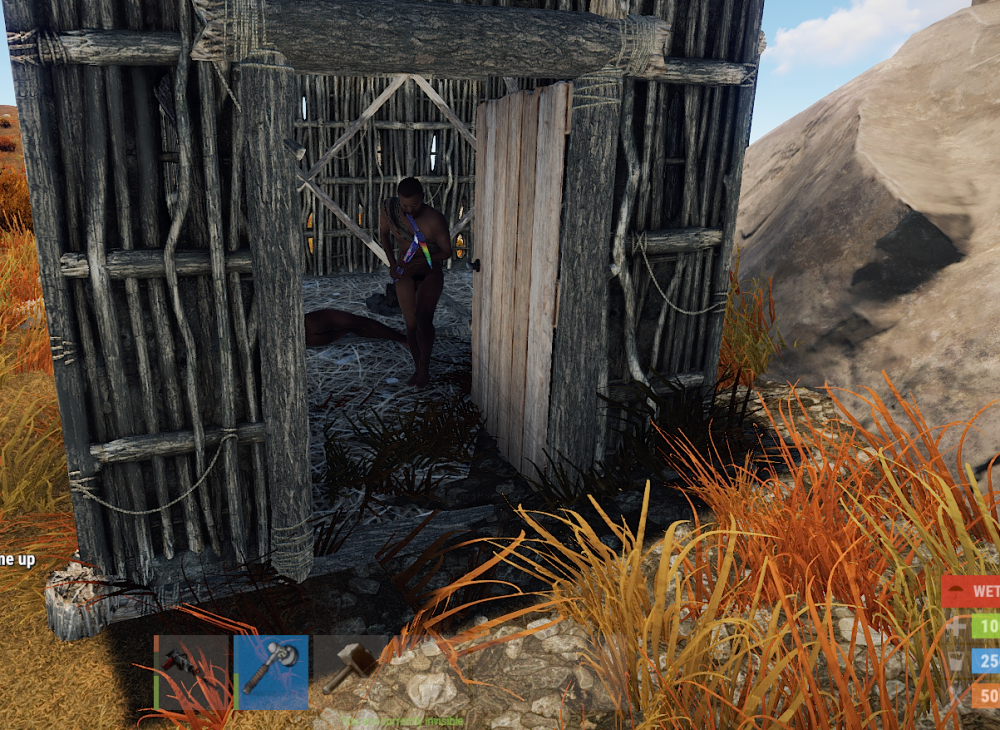The image size is (1000, 730).
Task: Equip the wooden hammer from the hotbar
Action: coord(350,670)
